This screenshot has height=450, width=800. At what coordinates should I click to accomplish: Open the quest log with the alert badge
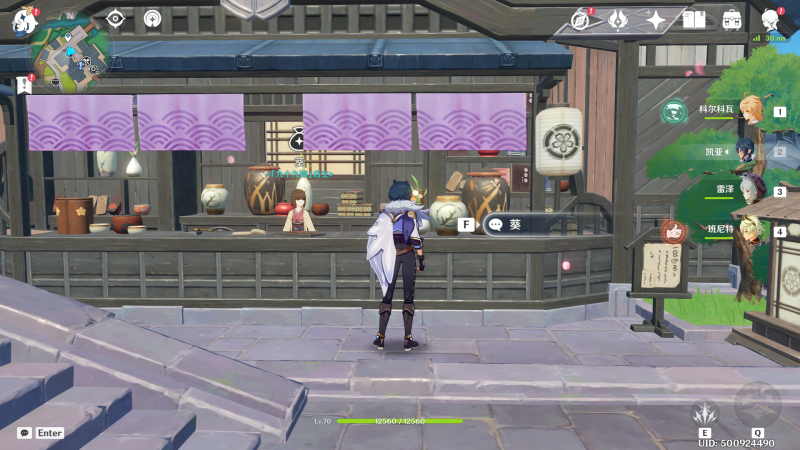coord(23,86)
